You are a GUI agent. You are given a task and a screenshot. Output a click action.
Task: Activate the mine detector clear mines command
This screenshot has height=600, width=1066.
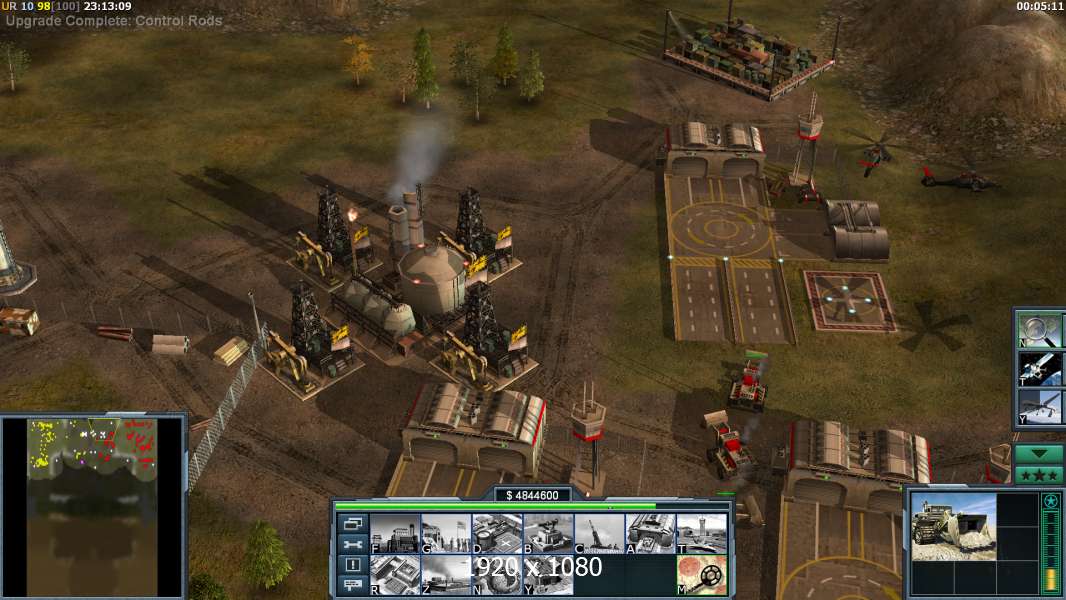pos(701,575)
